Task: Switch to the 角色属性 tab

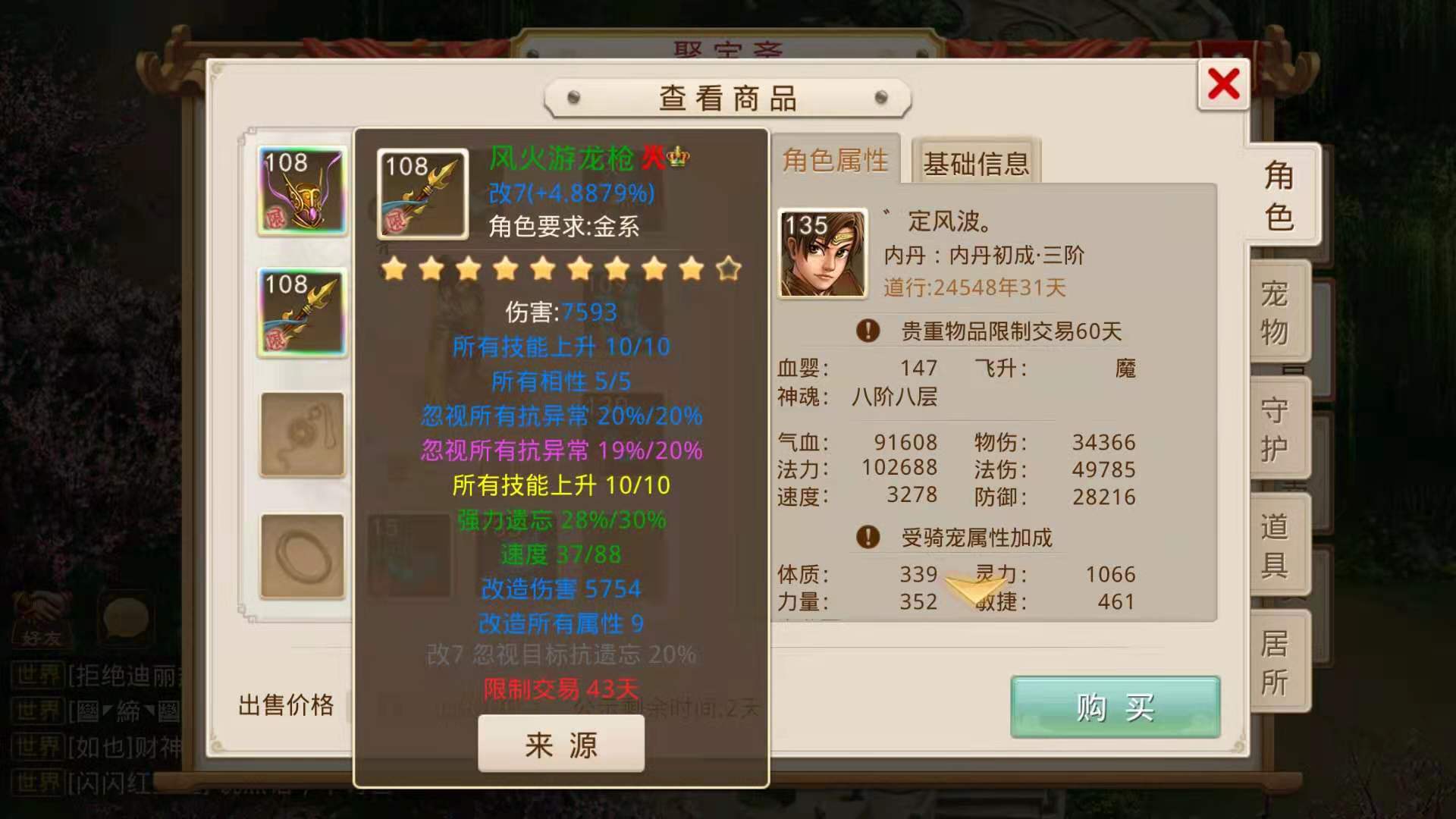Action: click(834, 159)
